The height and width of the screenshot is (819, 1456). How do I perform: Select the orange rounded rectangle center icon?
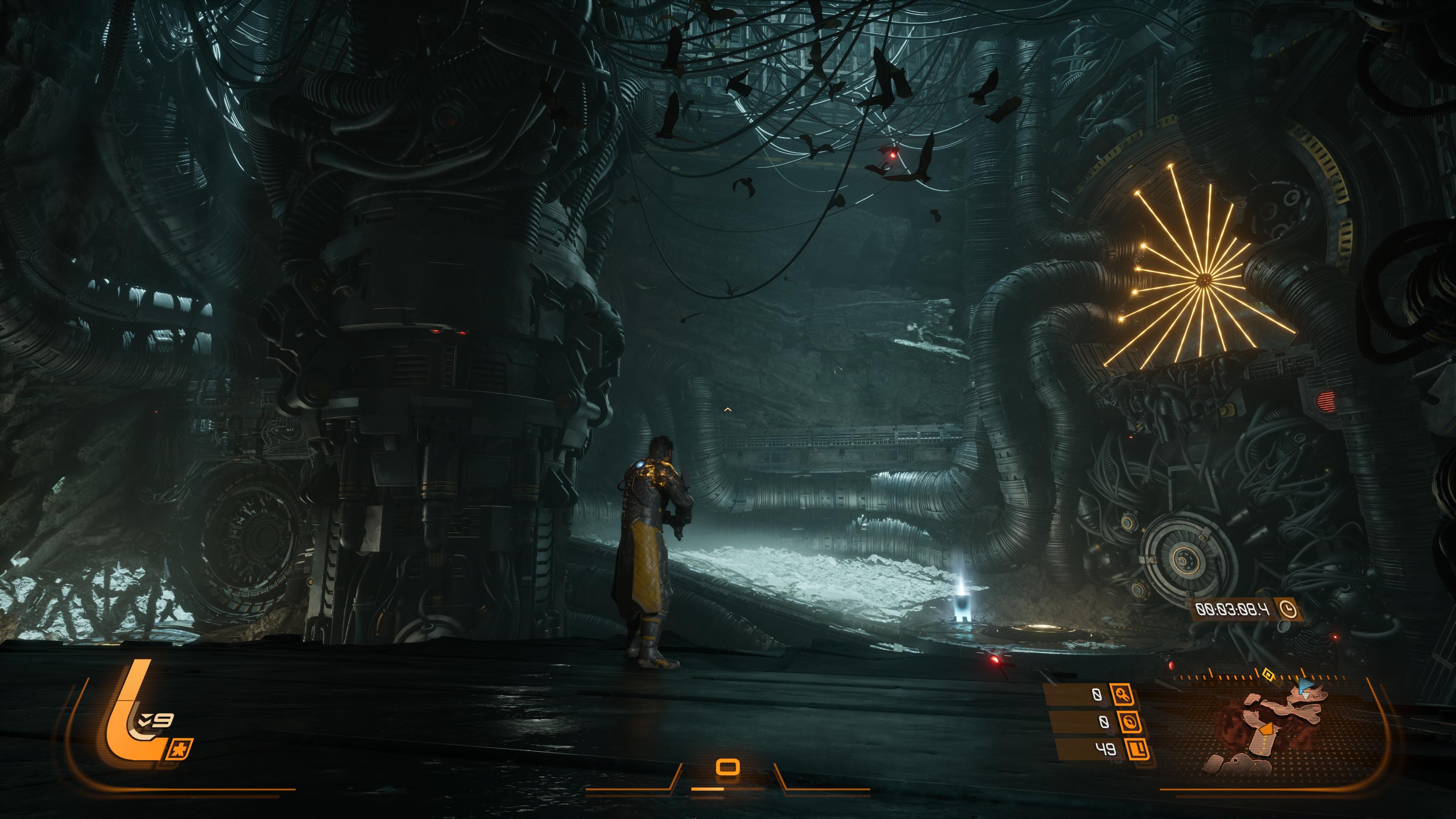(728, 767)
